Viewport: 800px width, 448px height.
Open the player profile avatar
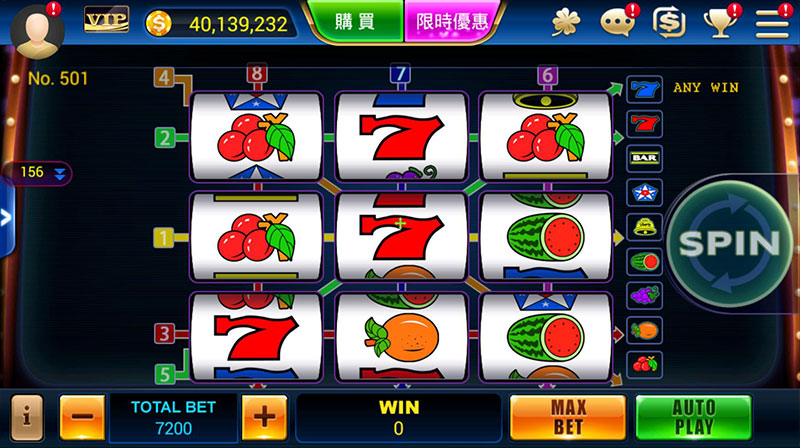pyautogui.click(x=38, y=30)
